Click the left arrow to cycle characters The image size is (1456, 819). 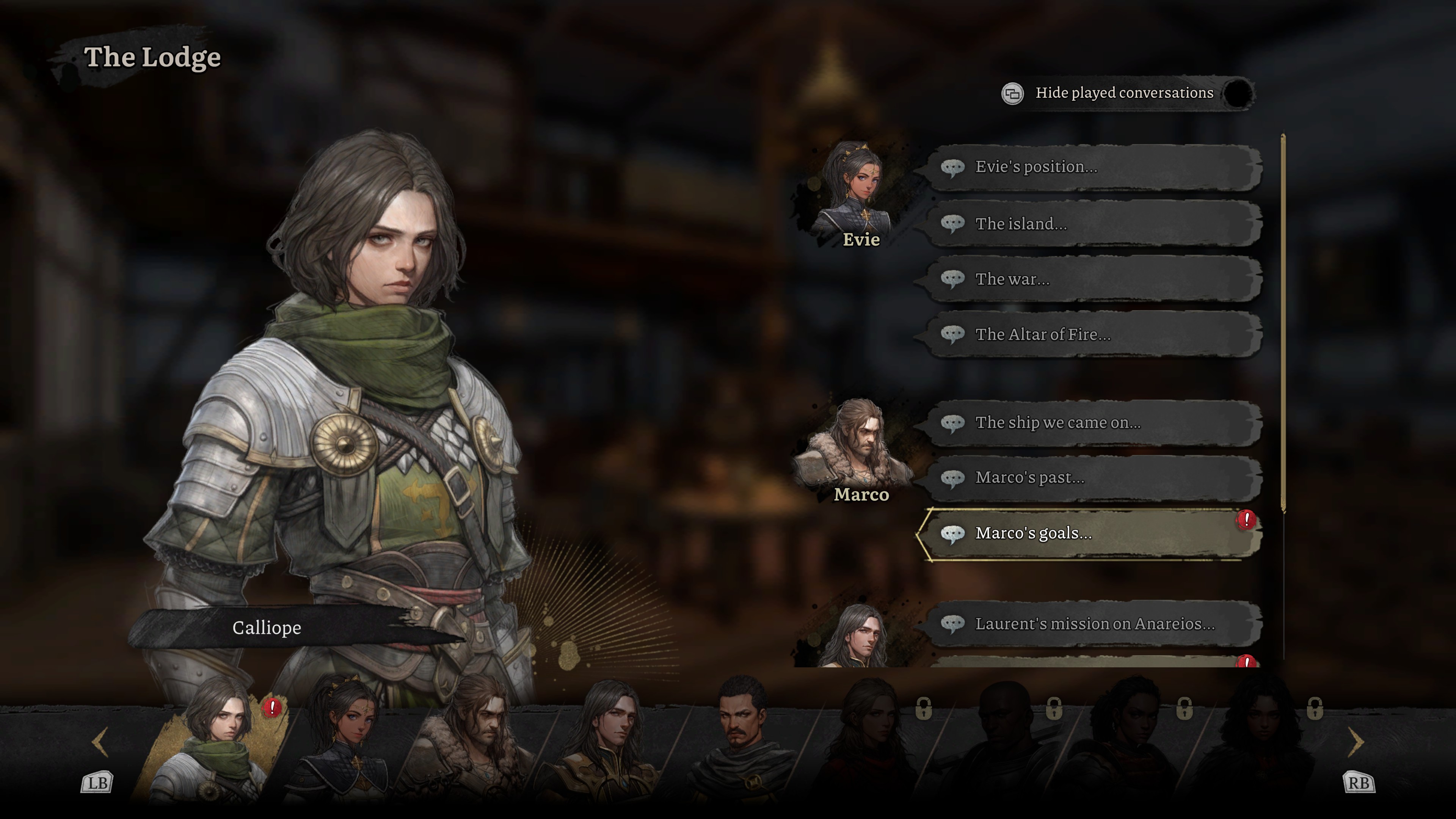click(100, 742)
